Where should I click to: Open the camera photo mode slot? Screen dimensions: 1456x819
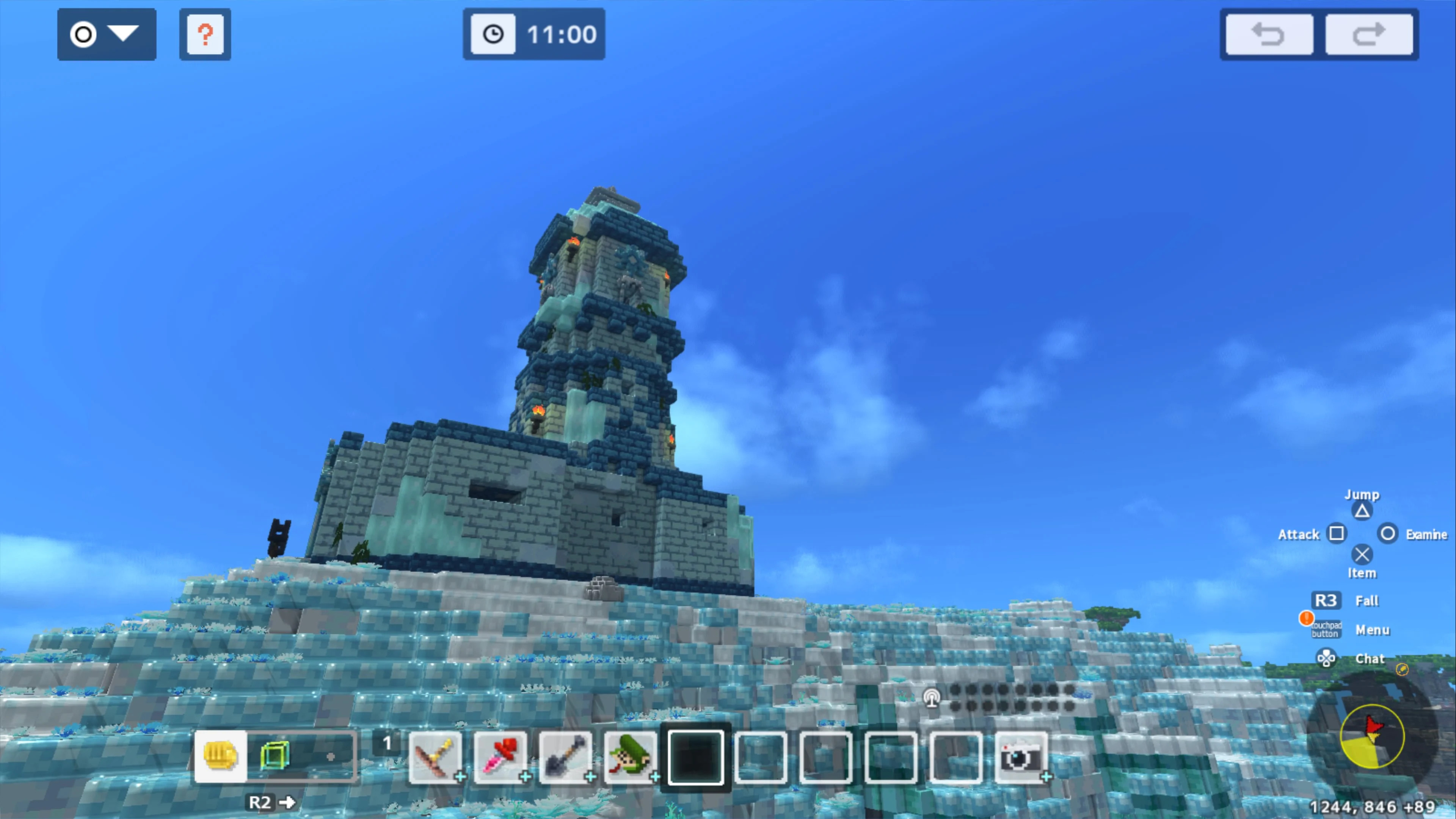1022,758
